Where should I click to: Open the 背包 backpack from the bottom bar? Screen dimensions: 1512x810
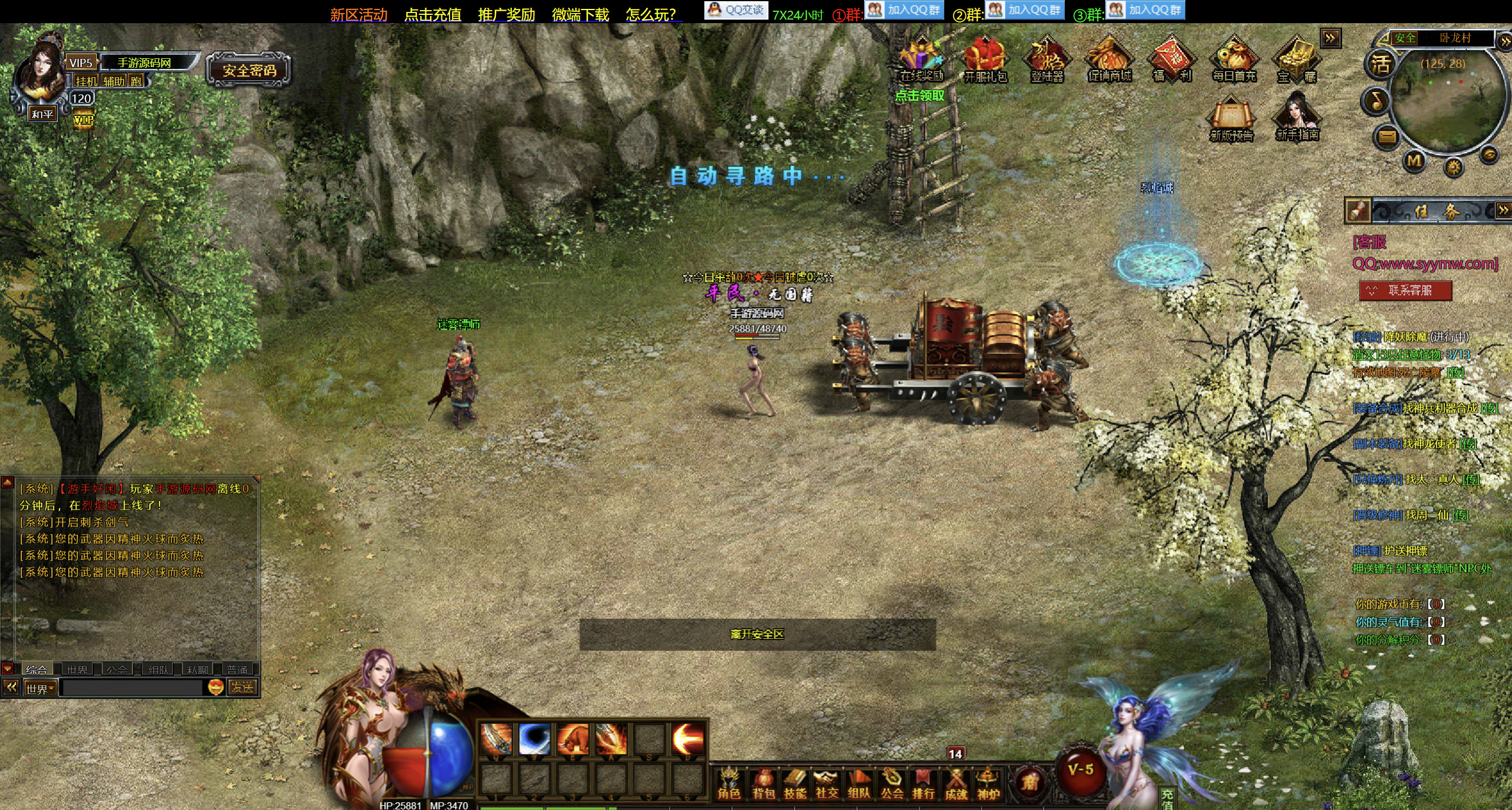[x=763, y=784]
